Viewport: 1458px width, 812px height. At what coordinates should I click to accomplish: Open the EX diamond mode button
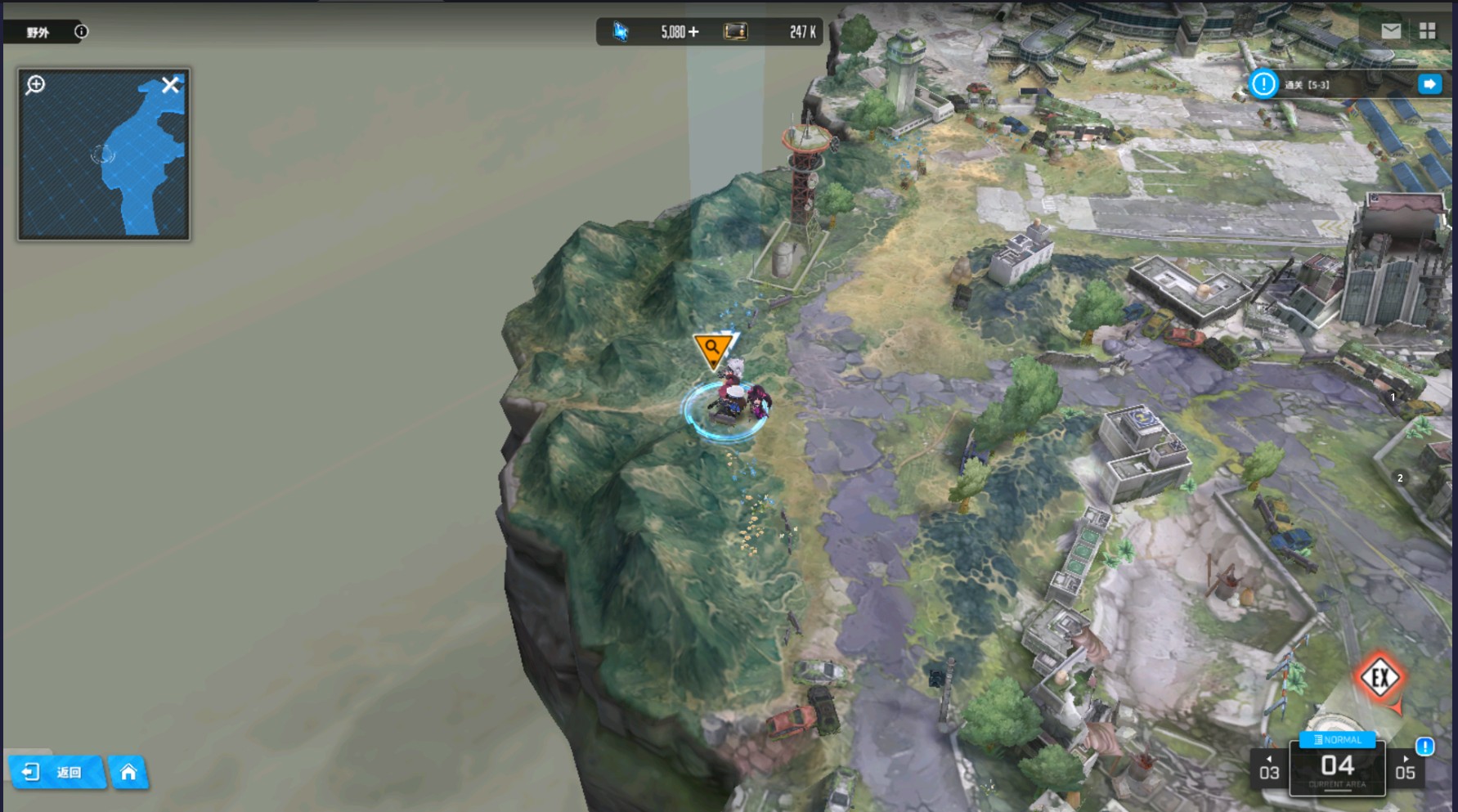pos(1379,677)
